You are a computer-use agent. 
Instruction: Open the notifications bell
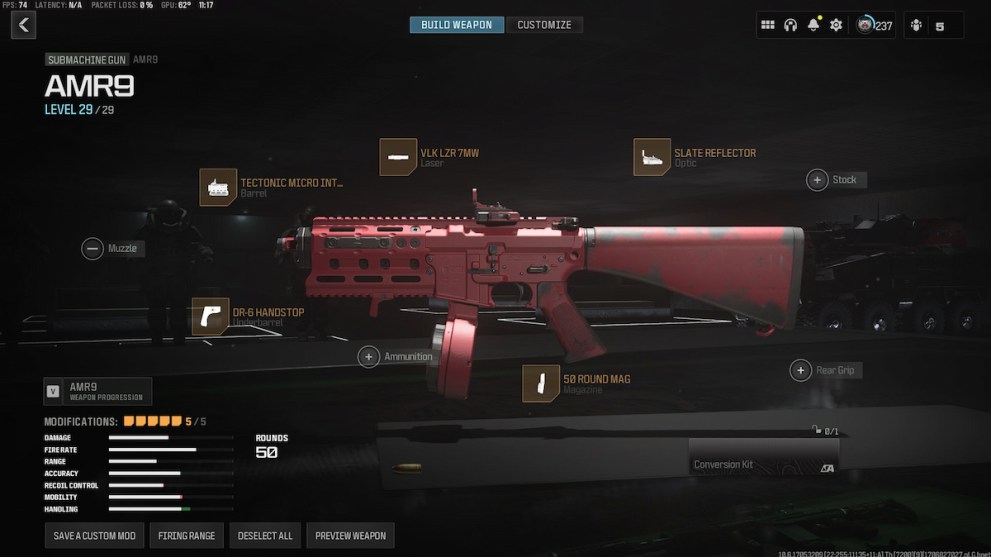point(813,25)
